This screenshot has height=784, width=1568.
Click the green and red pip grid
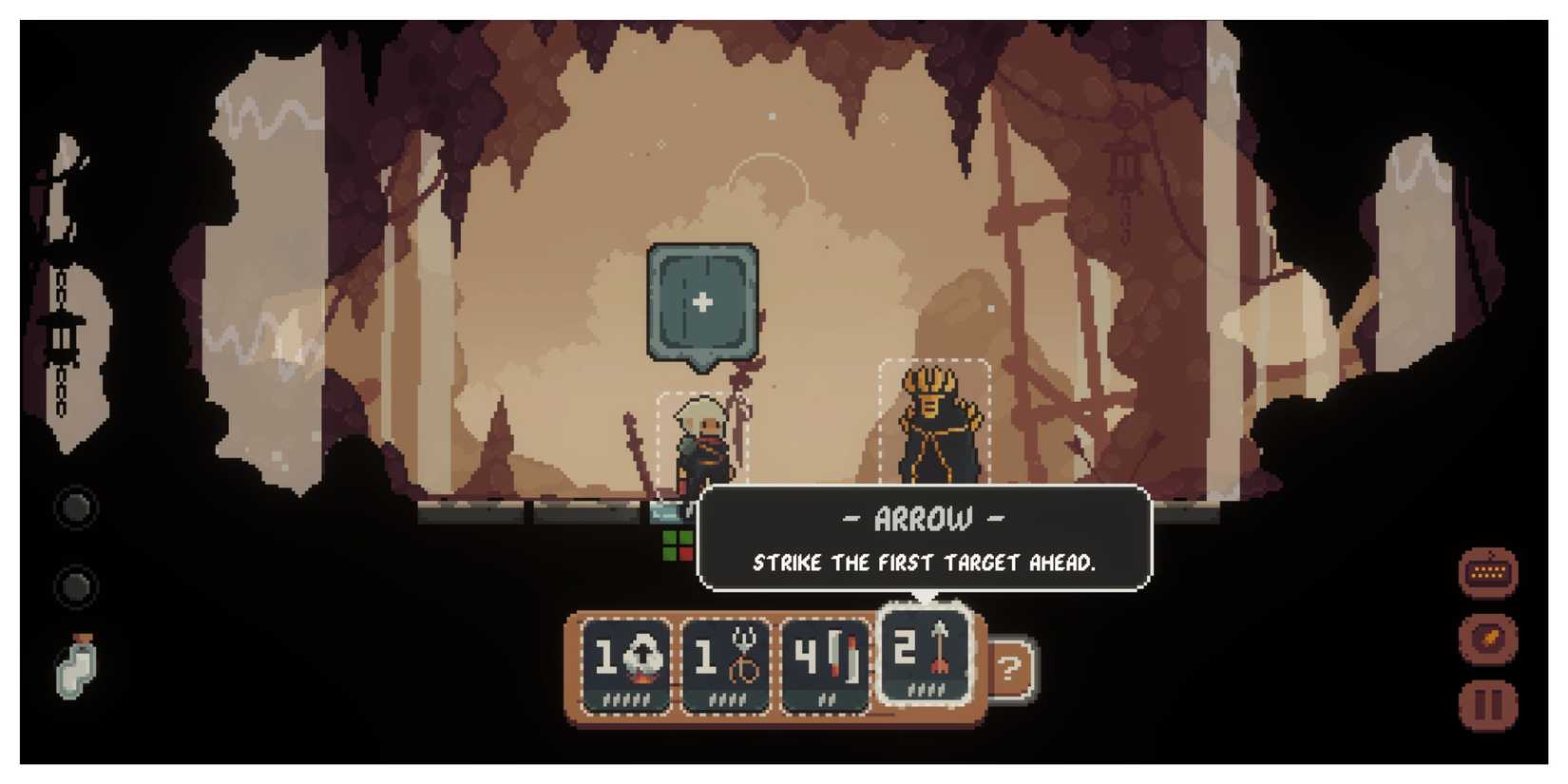click(677, 544)
